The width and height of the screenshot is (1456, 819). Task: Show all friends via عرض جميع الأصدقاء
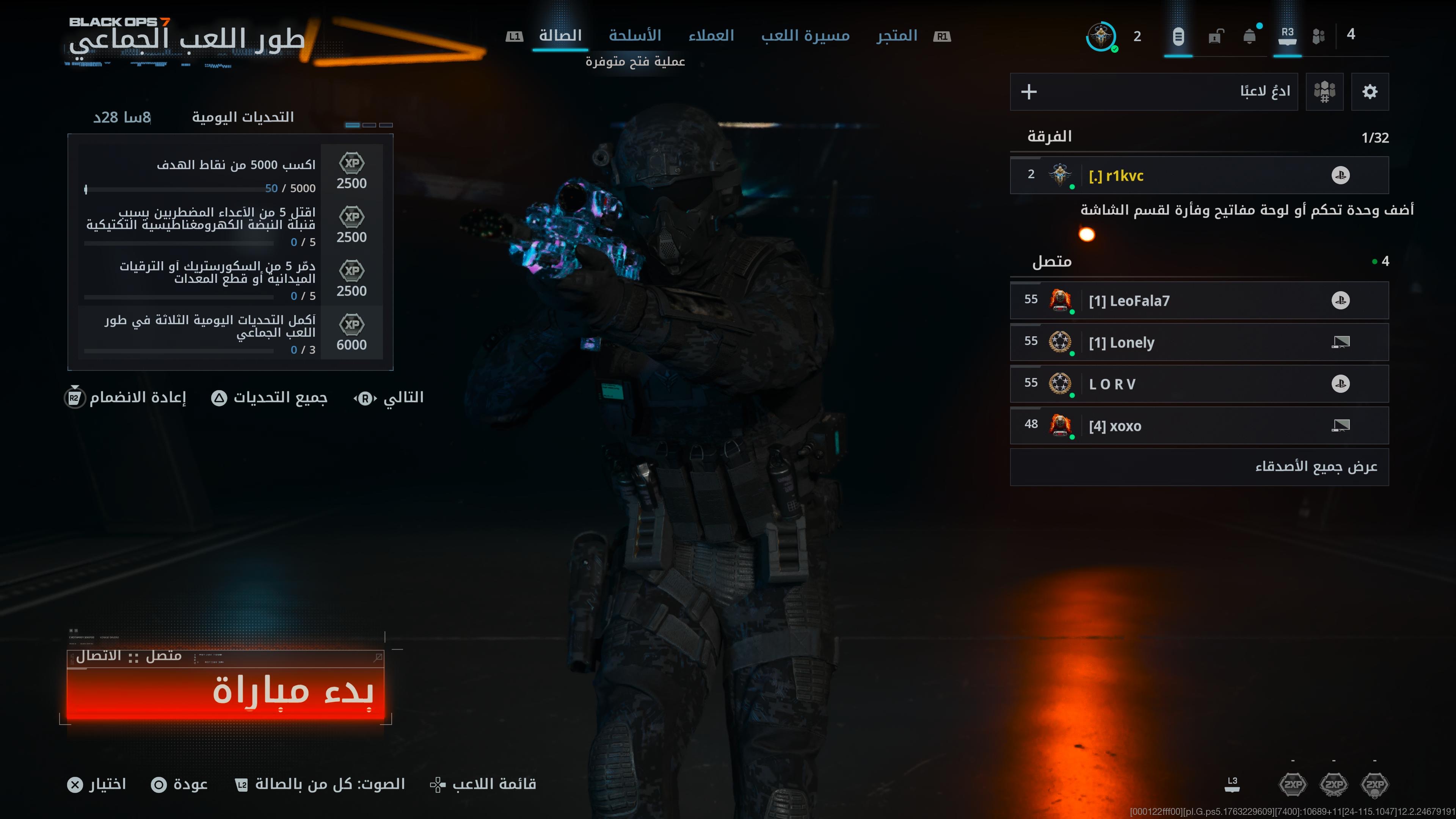pyautogui.click(x=1198, y=467)
